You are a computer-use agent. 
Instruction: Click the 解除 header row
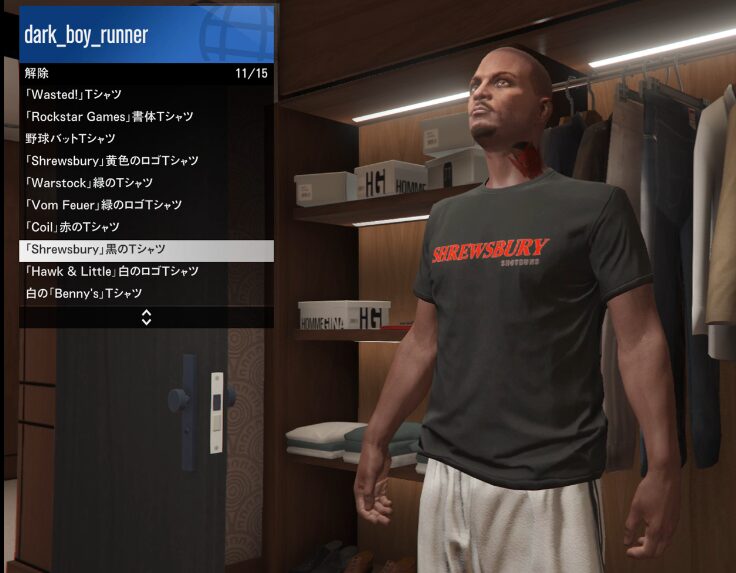(146, 73)
